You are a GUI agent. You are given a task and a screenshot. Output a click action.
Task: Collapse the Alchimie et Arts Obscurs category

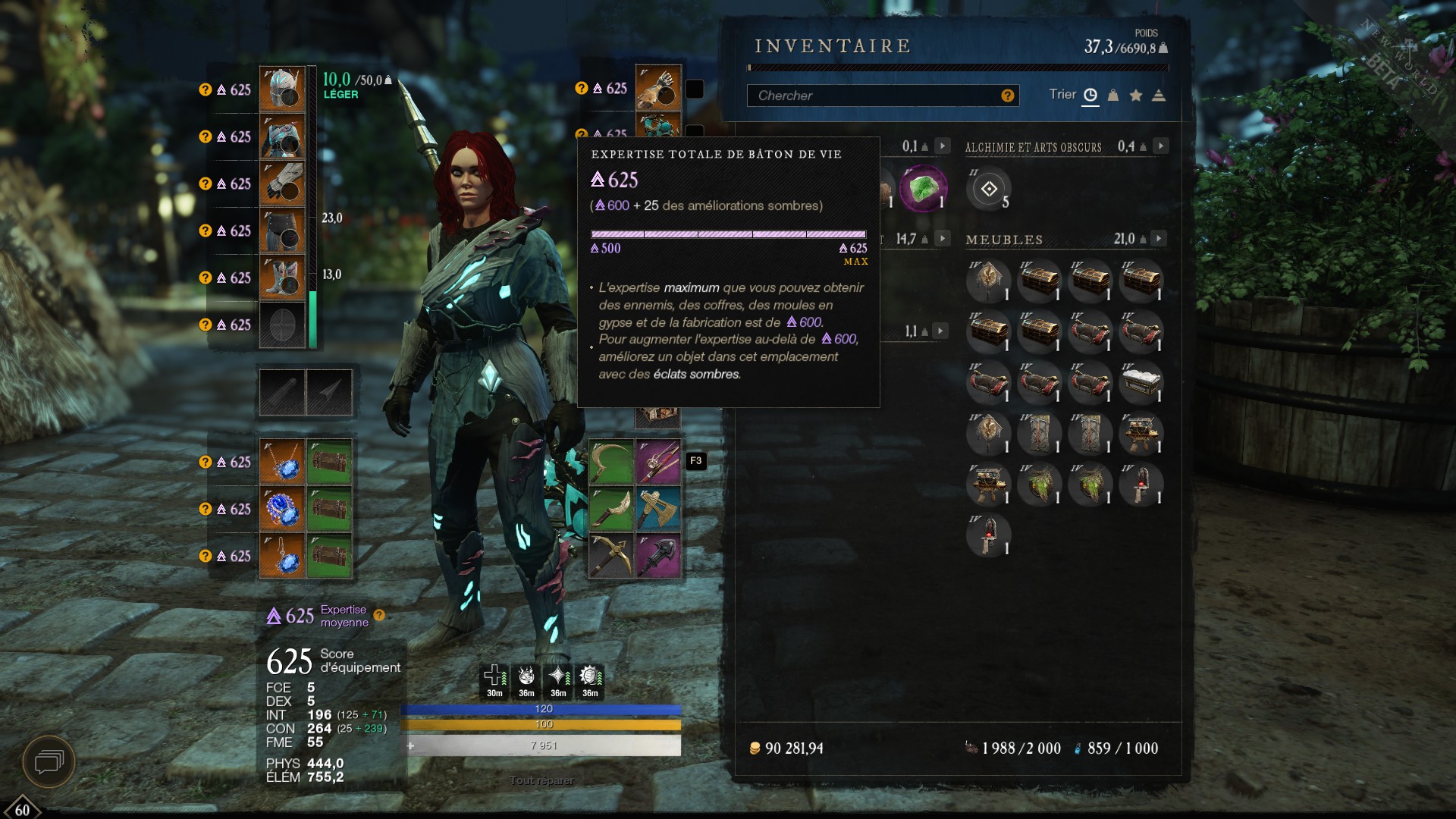(1160, 146)
